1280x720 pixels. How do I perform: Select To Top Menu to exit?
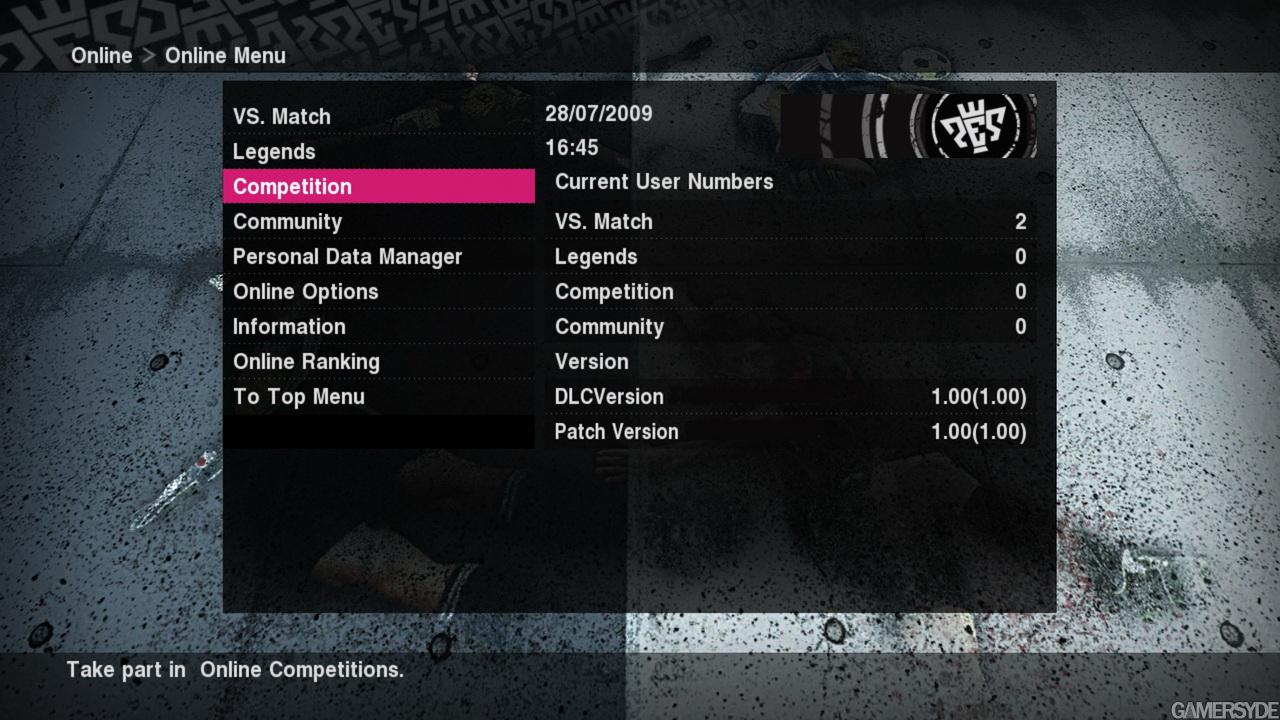coord(298,396)
